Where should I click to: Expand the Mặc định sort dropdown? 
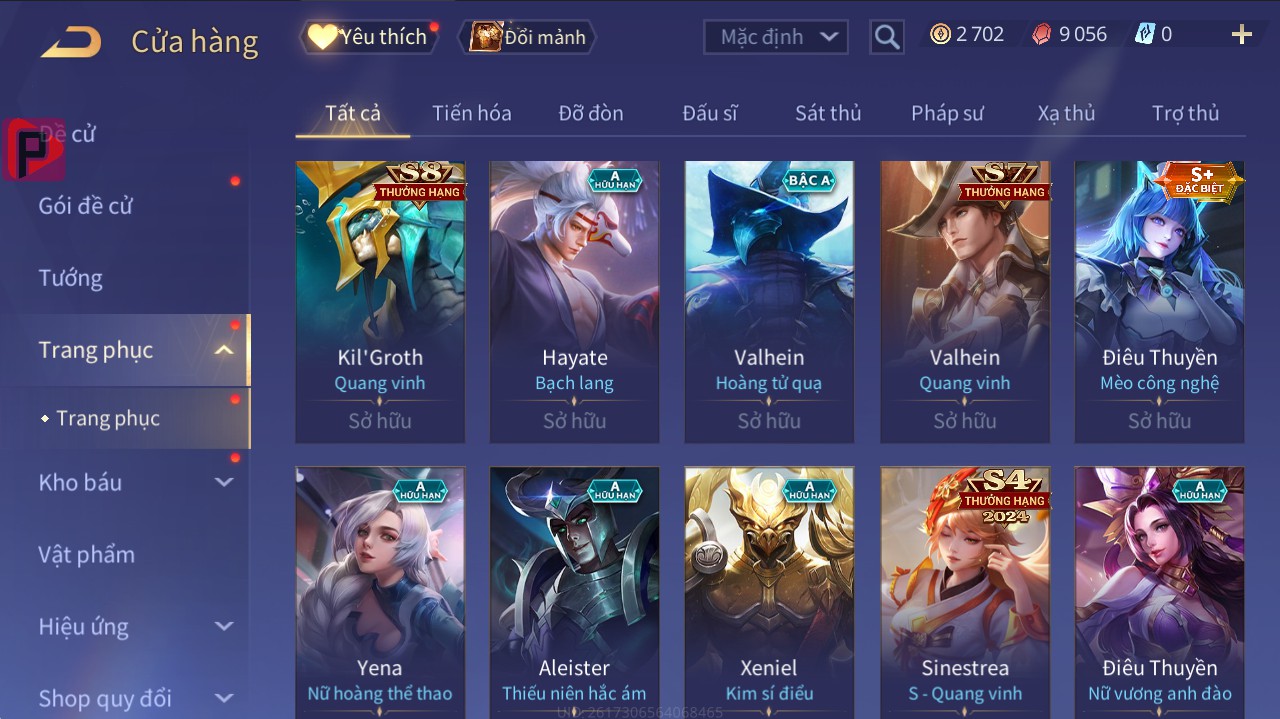pos(776,37)
